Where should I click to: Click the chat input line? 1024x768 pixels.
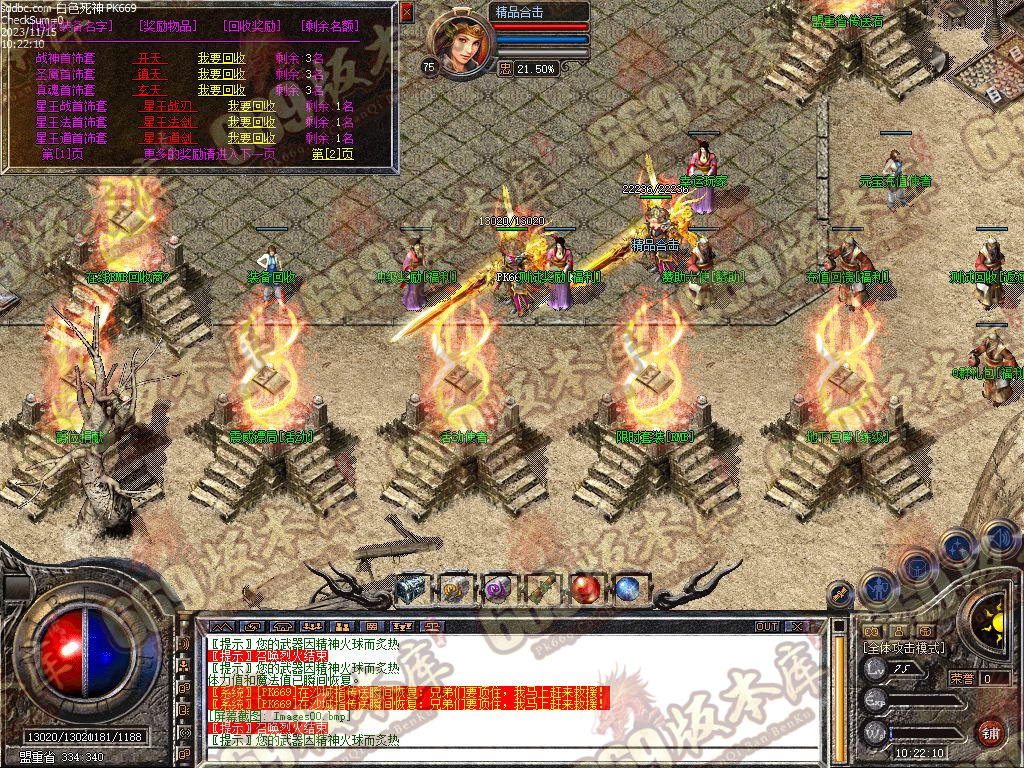pos(500,755)
